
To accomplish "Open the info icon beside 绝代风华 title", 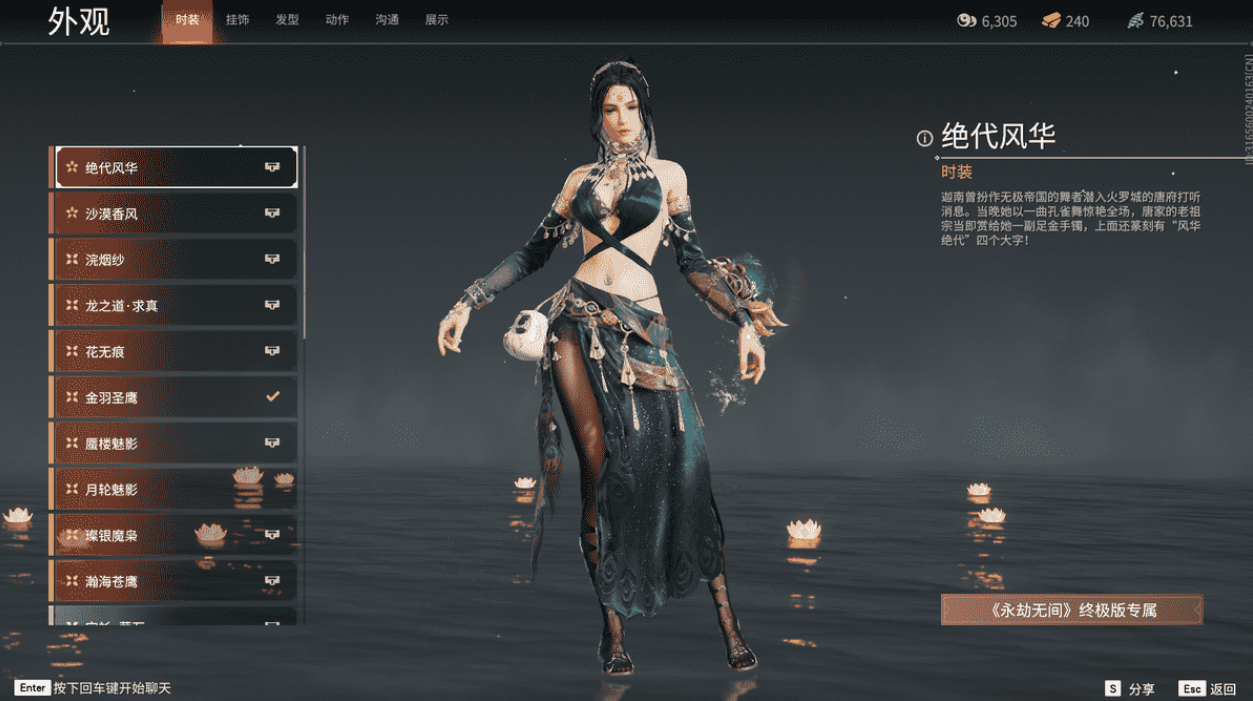I will 925,138.
